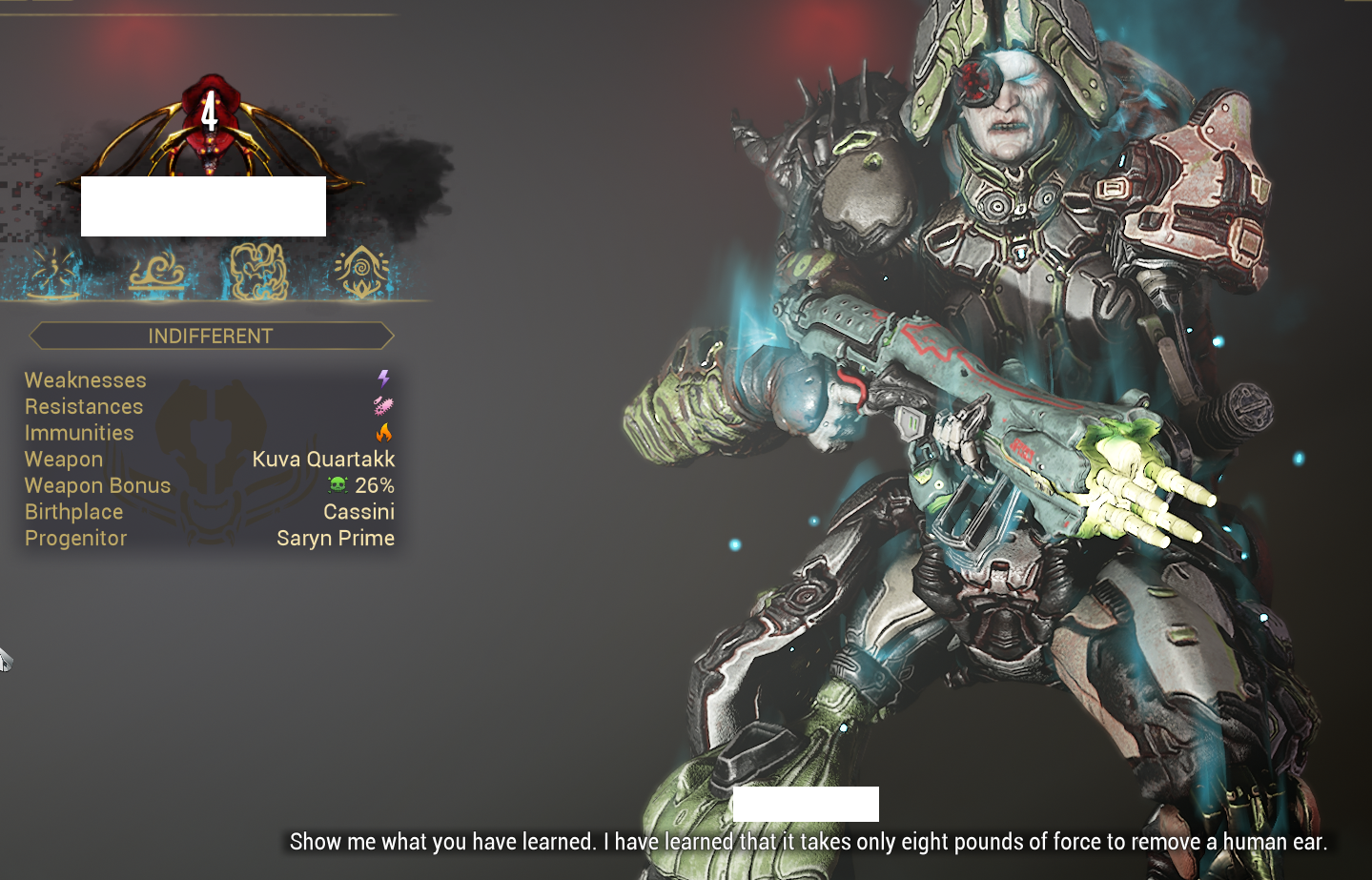Choose the smoke cloud ability icon
Screen dimensions: 1372x880
coord(257,272)
